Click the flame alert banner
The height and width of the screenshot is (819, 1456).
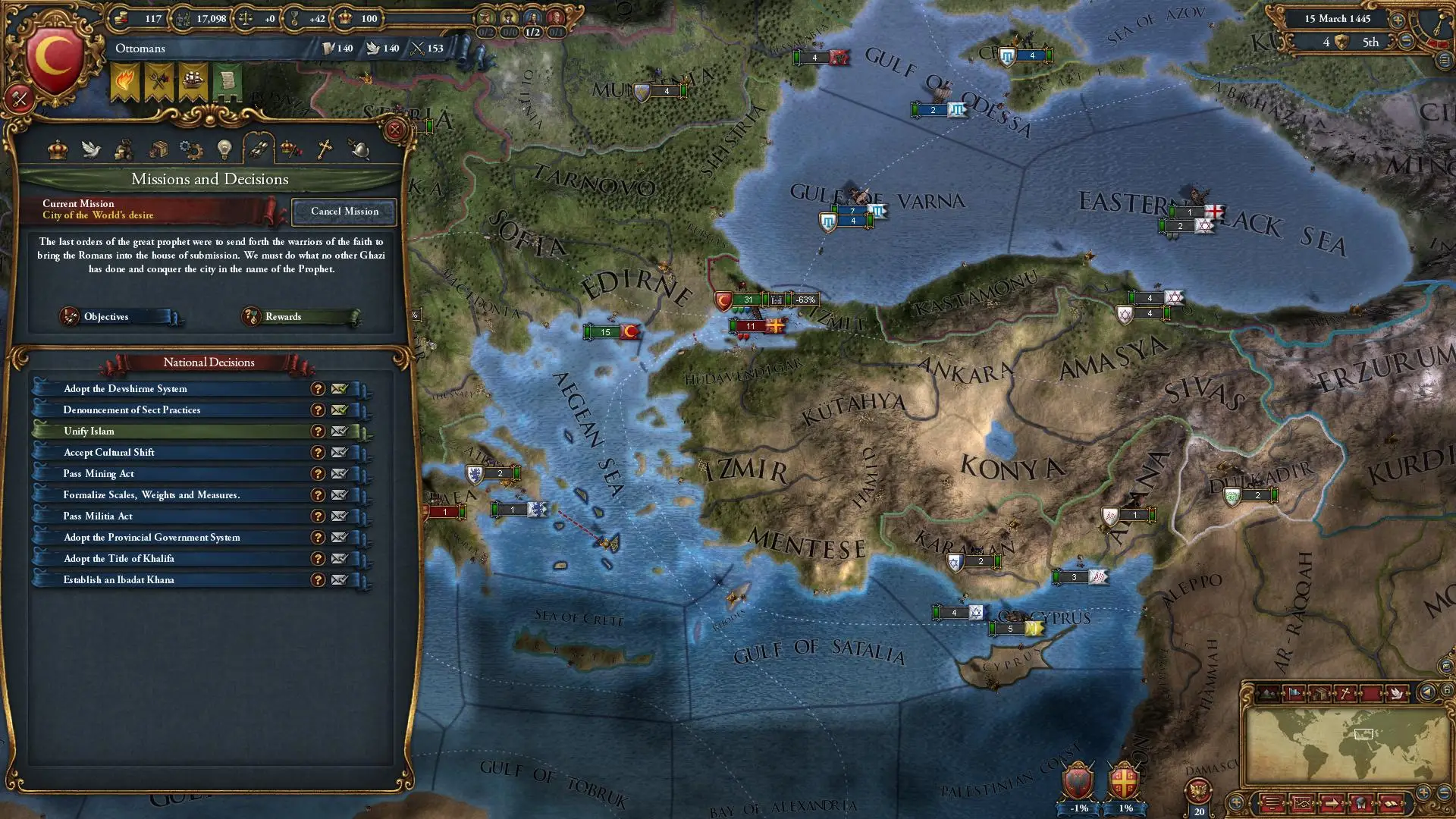(125, 82)
